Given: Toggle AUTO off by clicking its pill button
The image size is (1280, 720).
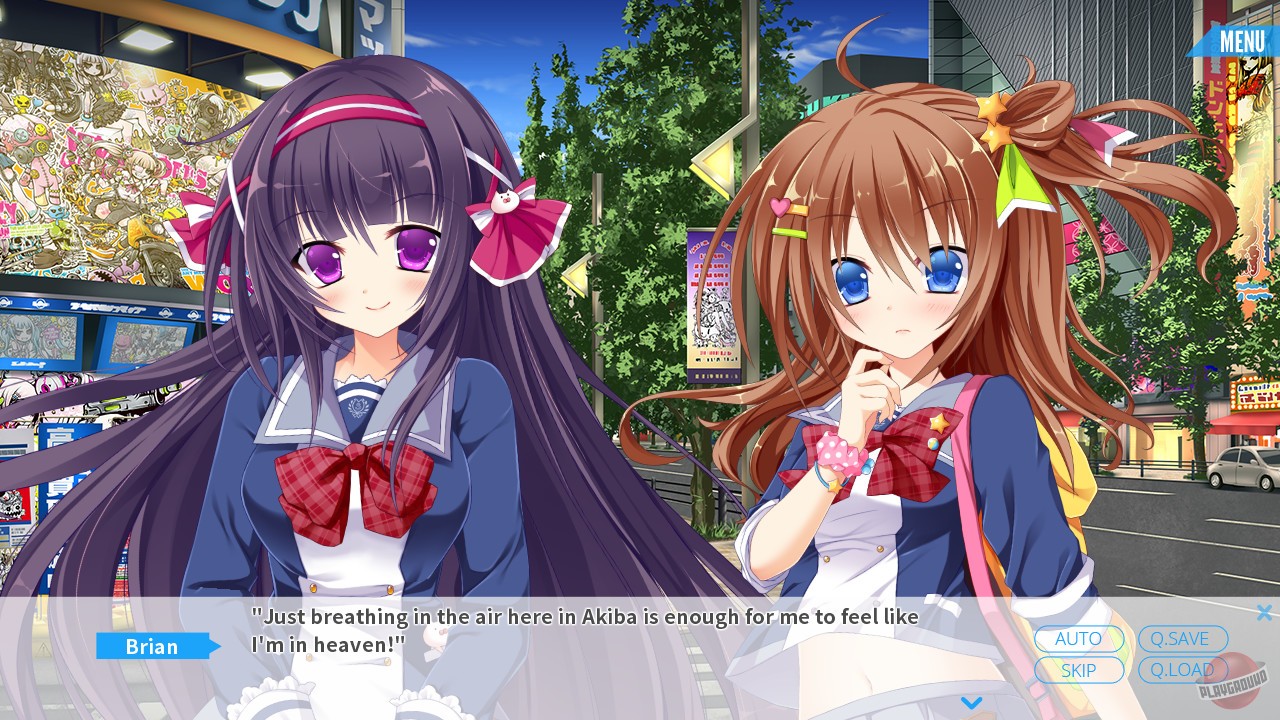Looking at the screenshot, I should point(1079,639).
